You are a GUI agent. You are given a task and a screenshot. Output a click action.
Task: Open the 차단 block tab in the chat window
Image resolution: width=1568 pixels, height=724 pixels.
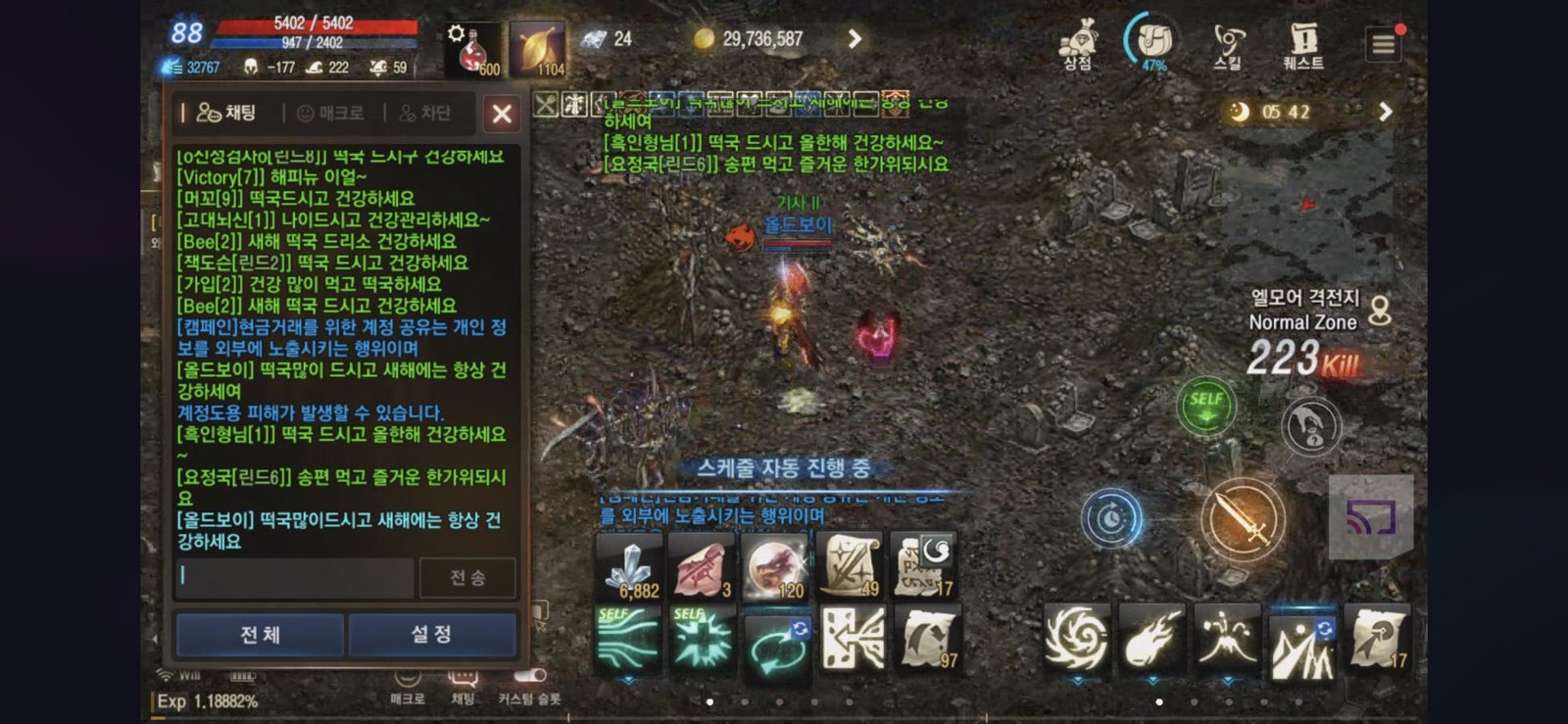pos(427,114)
